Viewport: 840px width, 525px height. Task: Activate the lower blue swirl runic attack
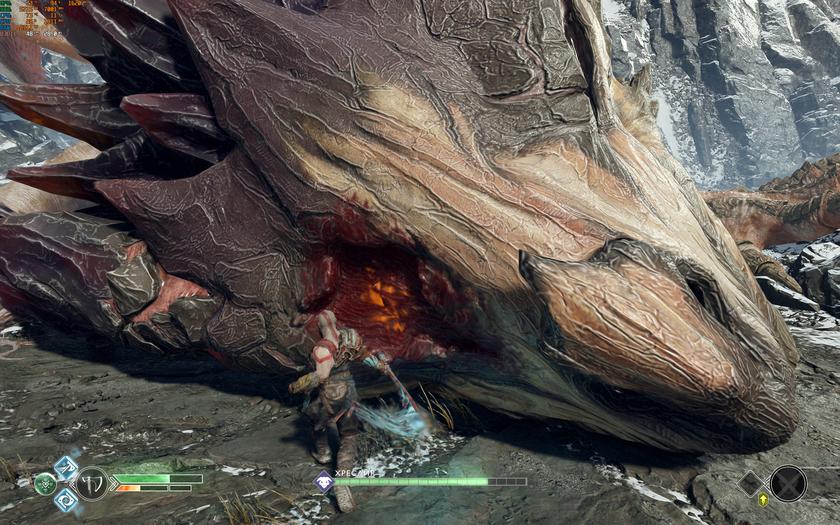point(66,499)
